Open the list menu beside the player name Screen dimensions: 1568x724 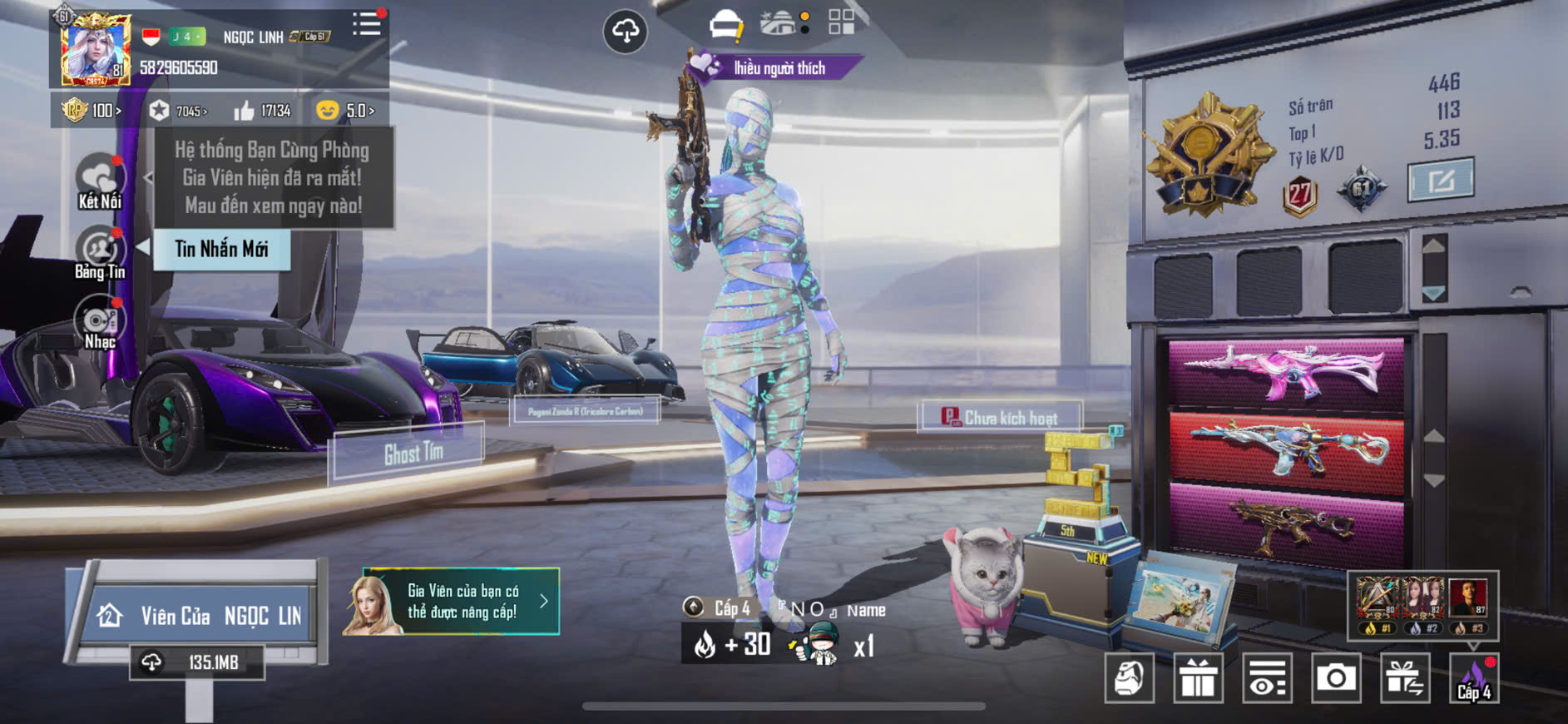click(x=366, y=25)
